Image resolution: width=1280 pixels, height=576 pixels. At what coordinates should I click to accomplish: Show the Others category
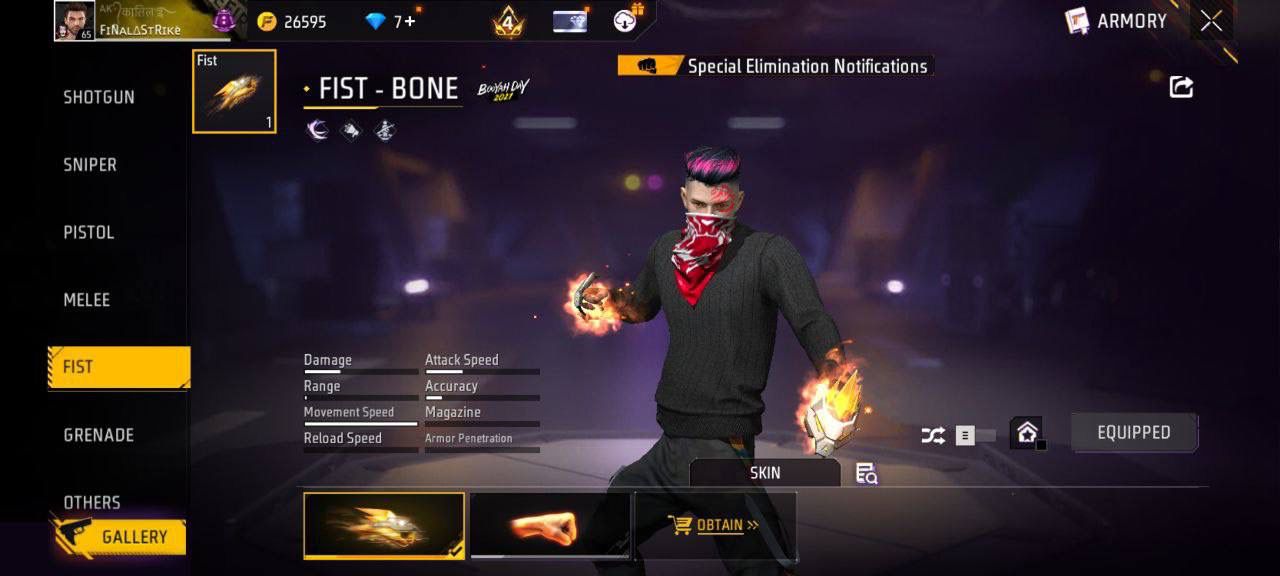92,502
